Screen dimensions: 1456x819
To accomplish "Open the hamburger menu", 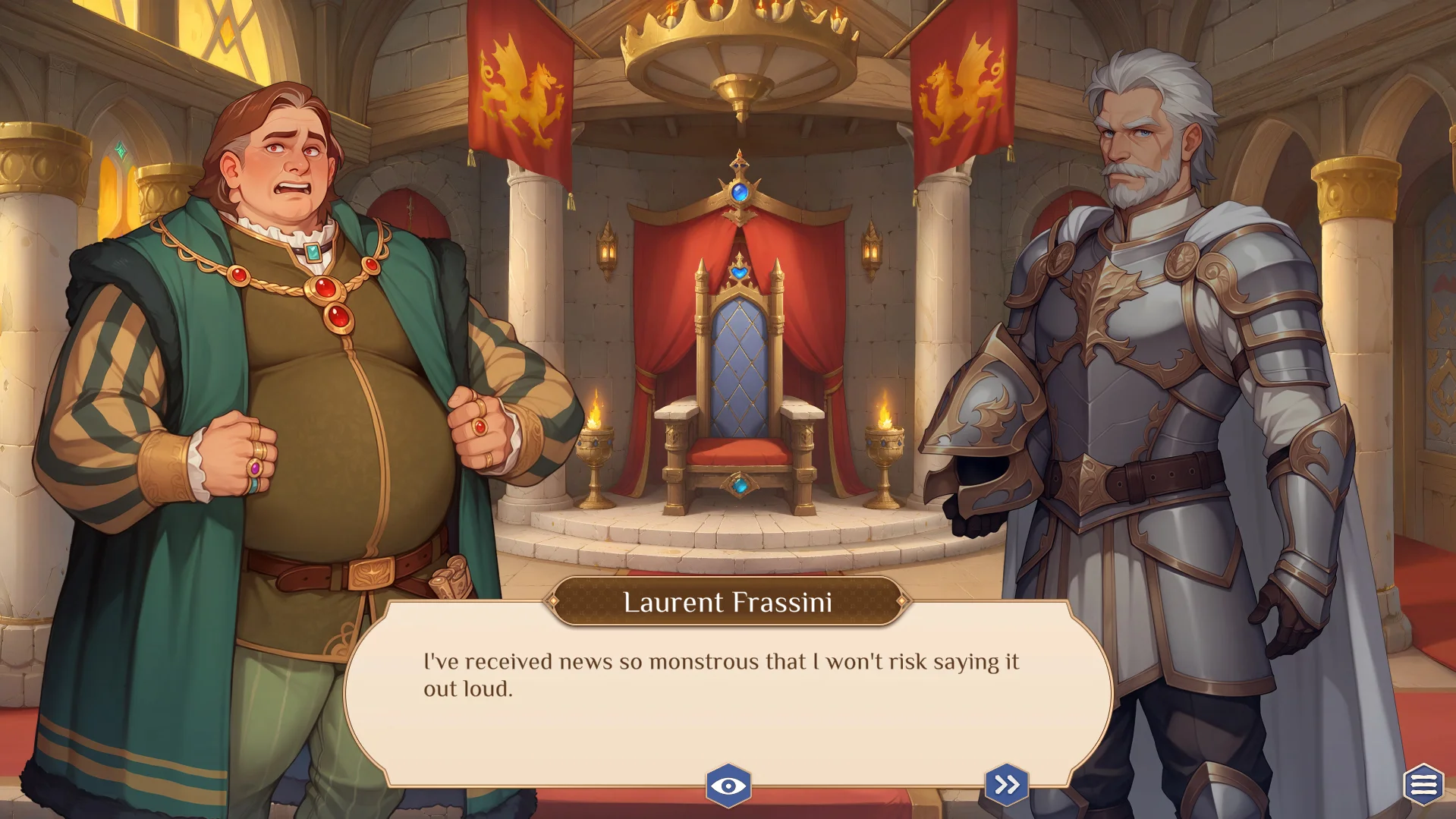I will (1423, 784).
